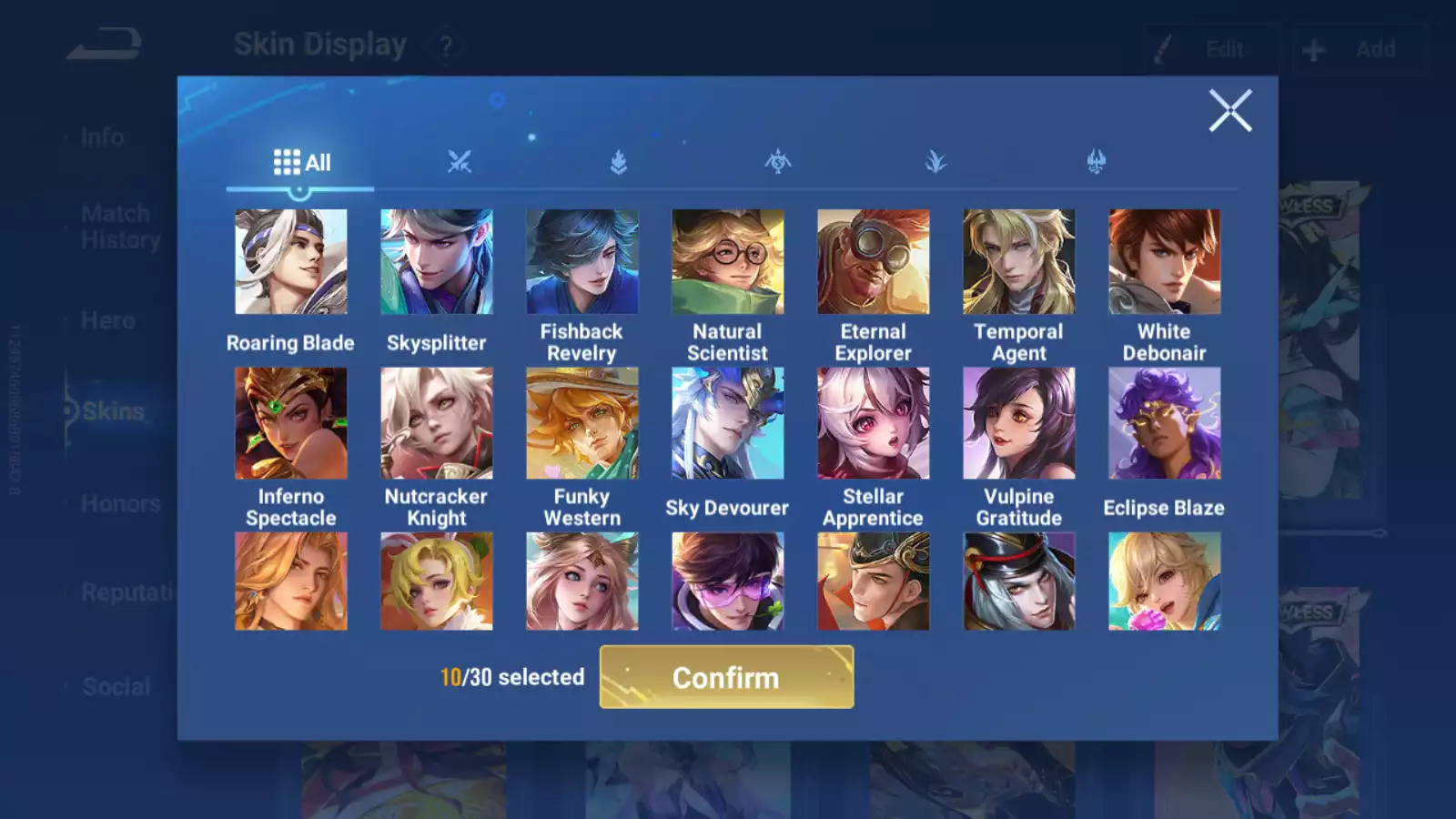
Task: Select the Roaring Blade skin
Action: pyautogui.click(x=290, y=262)
